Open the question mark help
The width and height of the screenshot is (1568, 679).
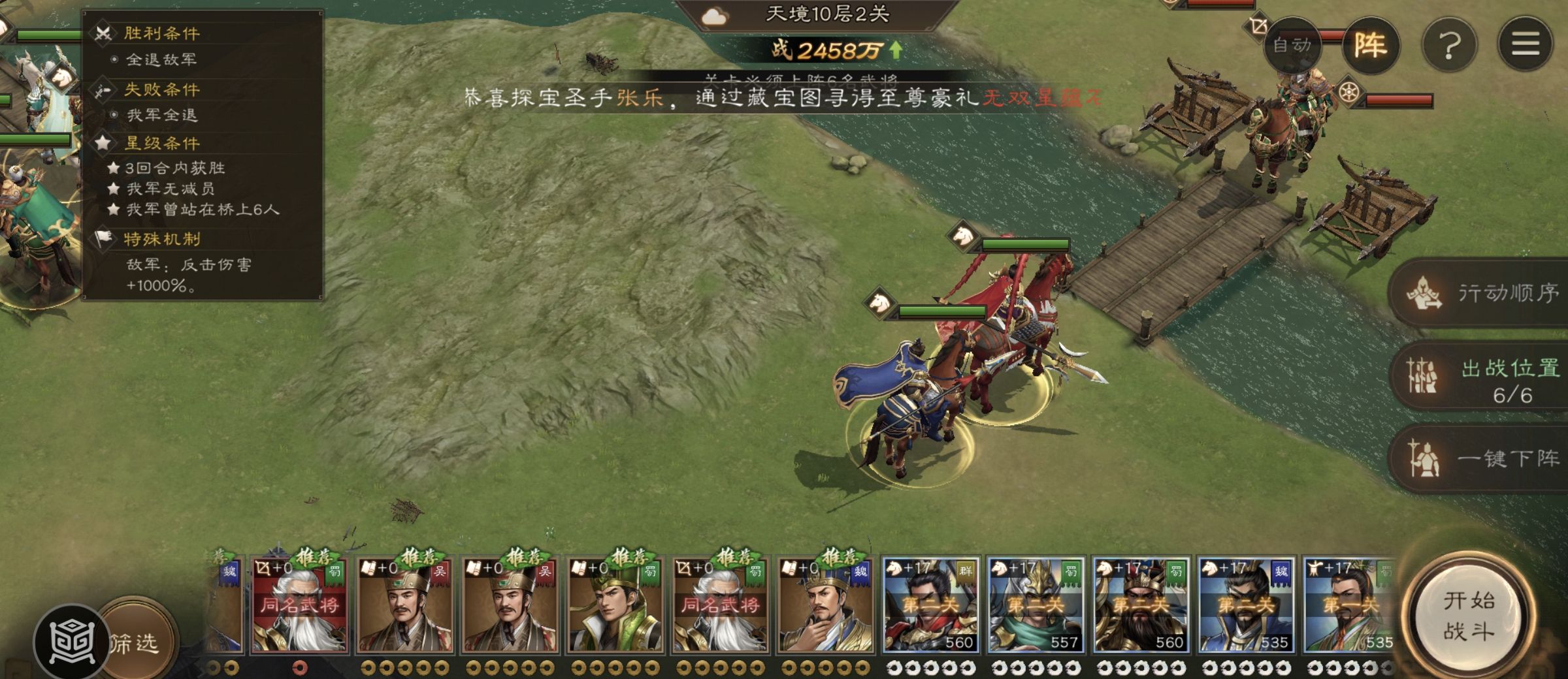pos(1450,45)
